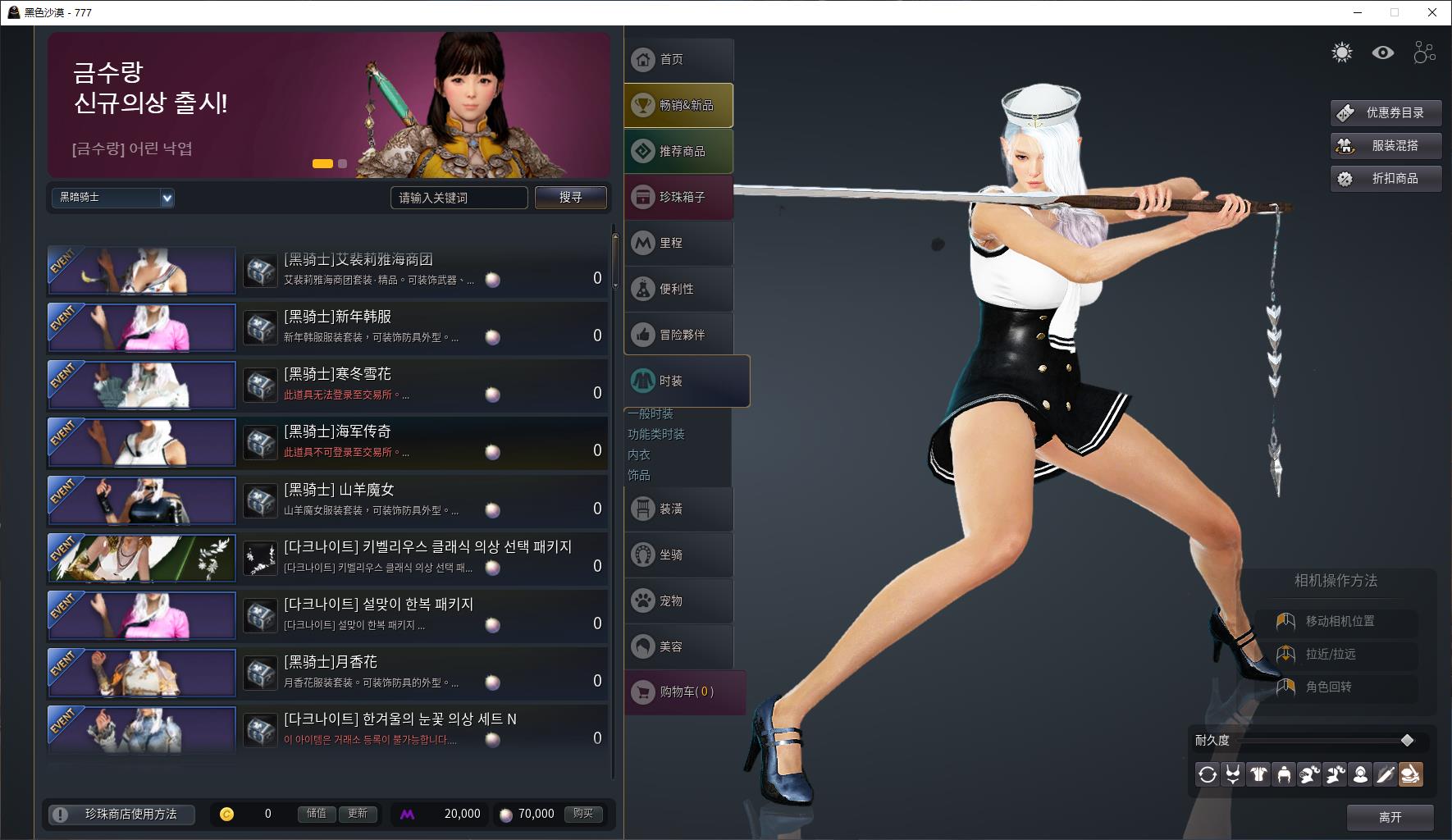
Task: Click the 搜寻 search button
Action: 570,198
